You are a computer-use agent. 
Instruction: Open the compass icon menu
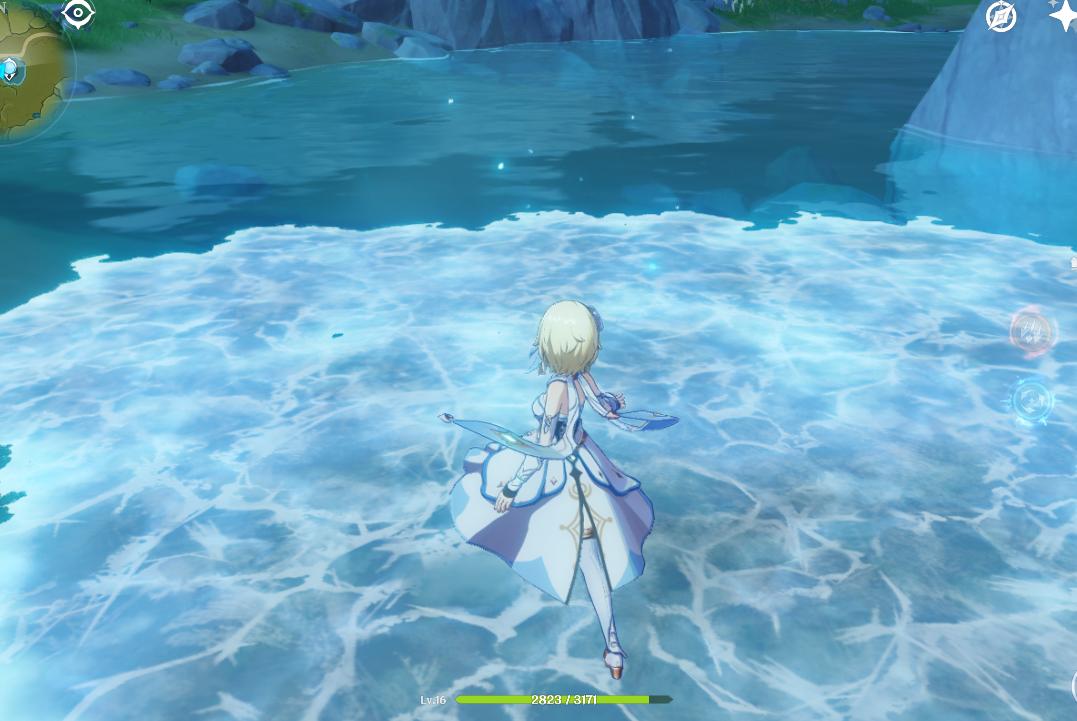[x=1001, y=16]
